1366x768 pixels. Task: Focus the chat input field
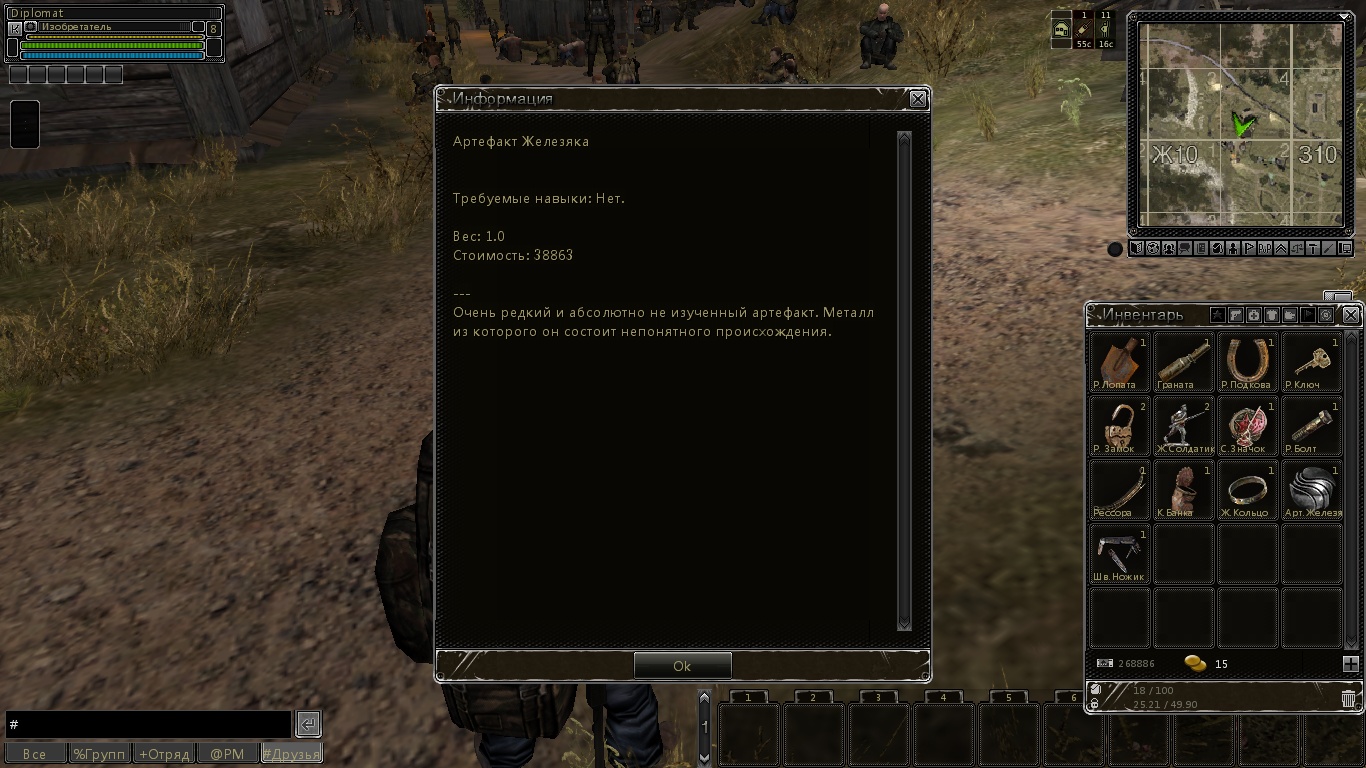pos(148,724)
